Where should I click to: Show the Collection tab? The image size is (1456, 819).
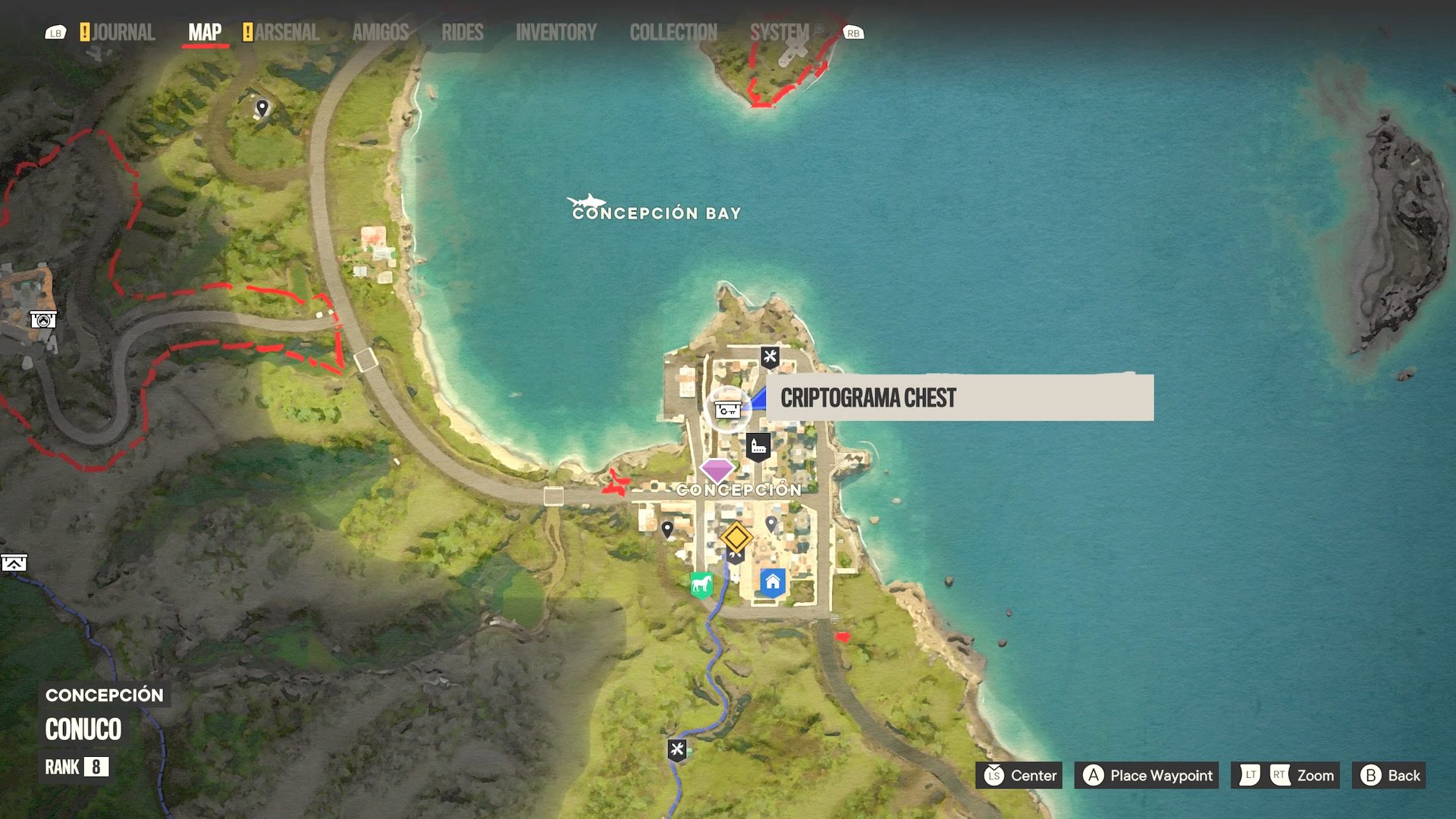click(673, 33)
